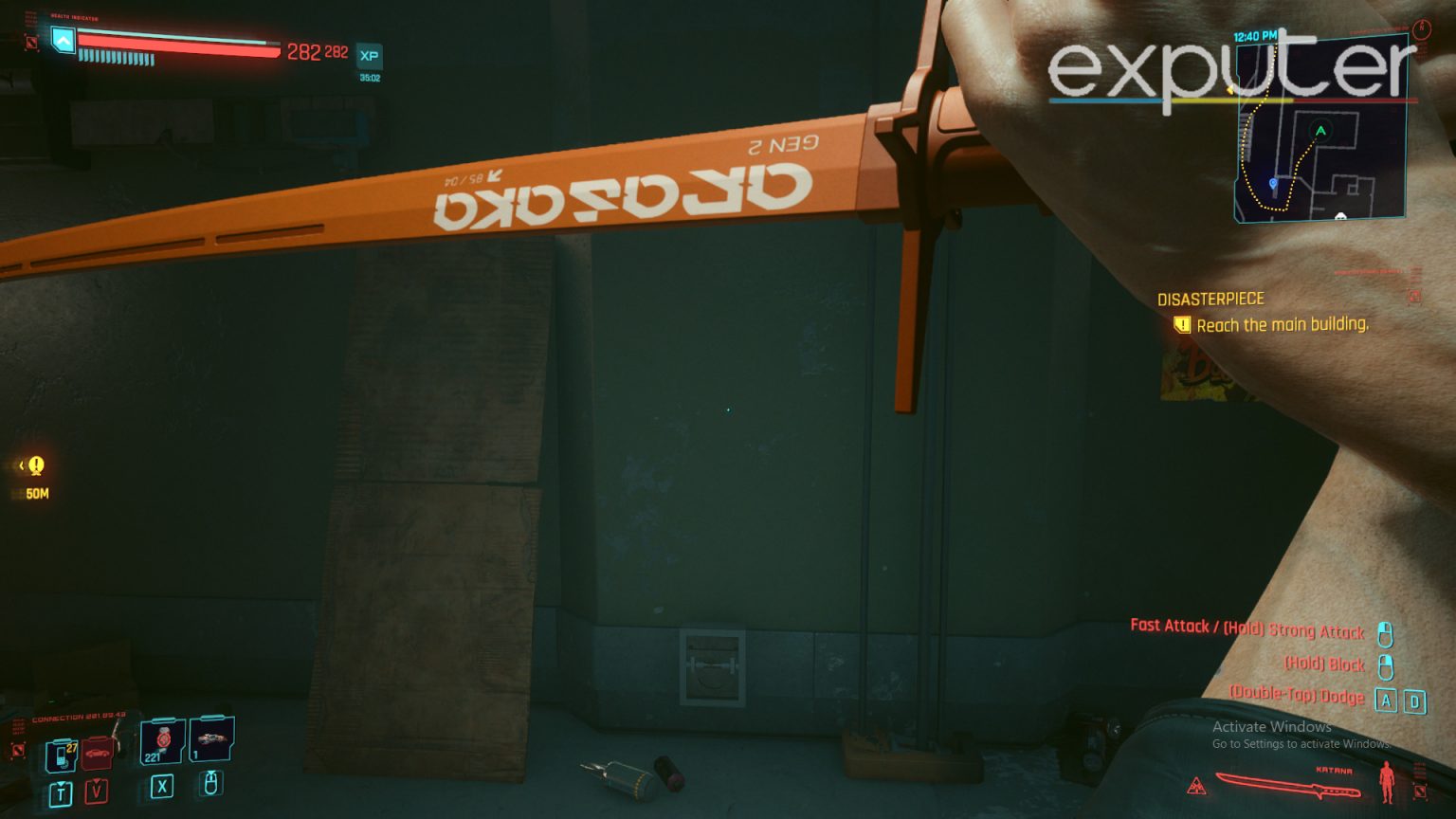Viewport: 1456px width, 819px height.
Task: Expand the T quickslot dropdown arrow
Action: pos(61,783)
